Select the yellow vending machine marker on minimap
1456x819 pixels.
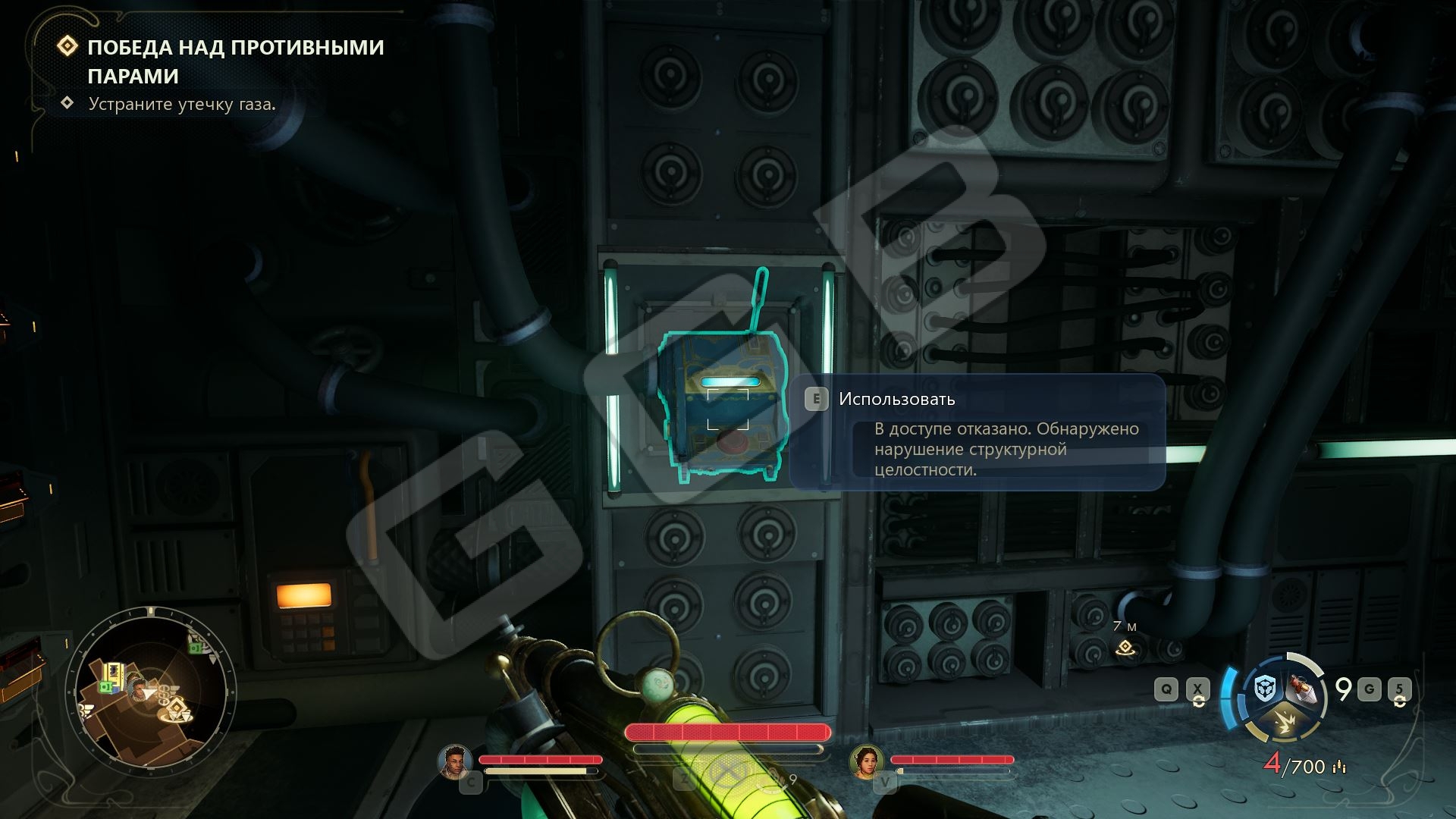pos(115,673)
